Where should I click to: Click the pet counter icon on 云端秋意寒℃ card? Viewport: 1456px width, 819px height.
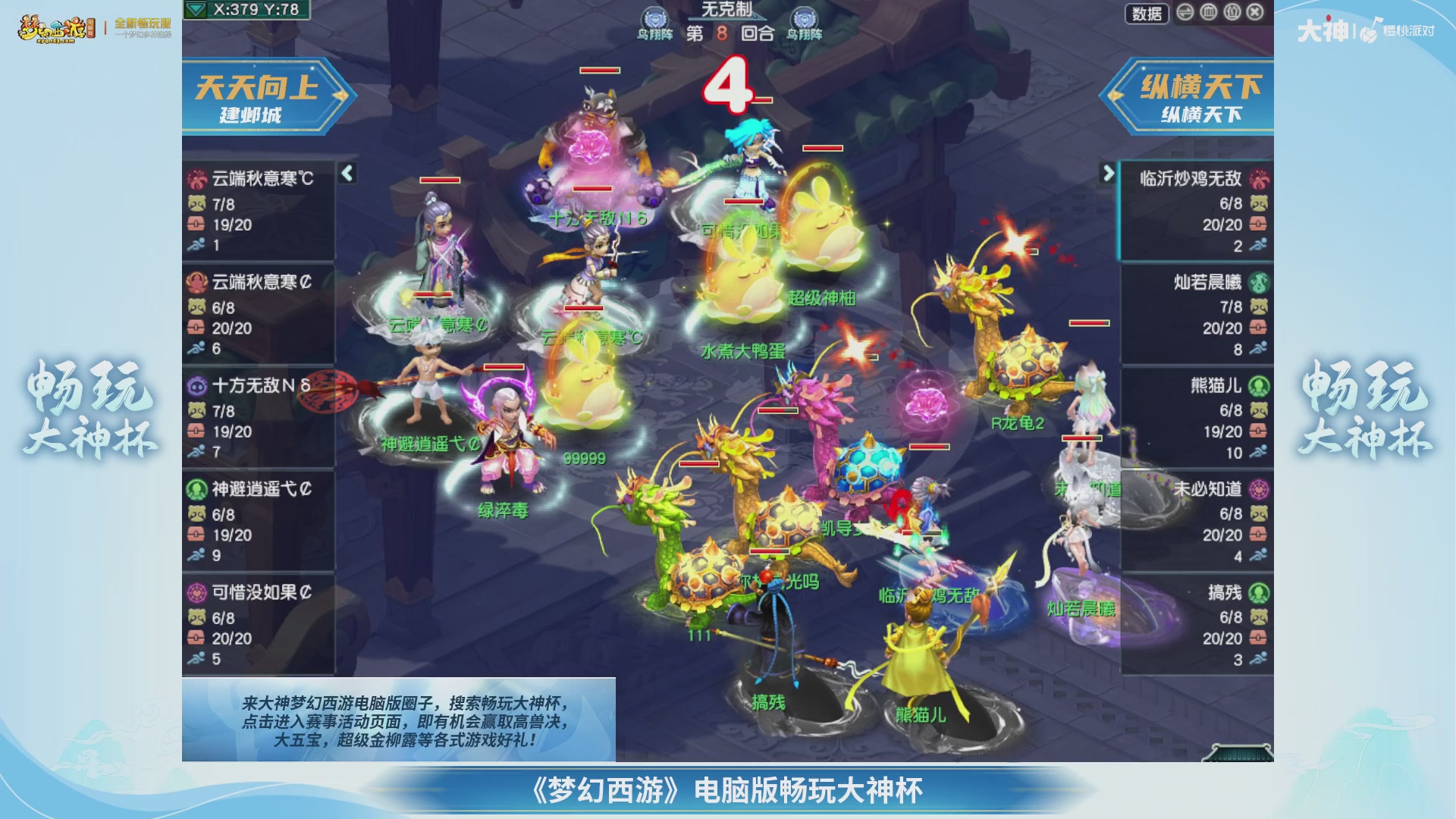196,203
